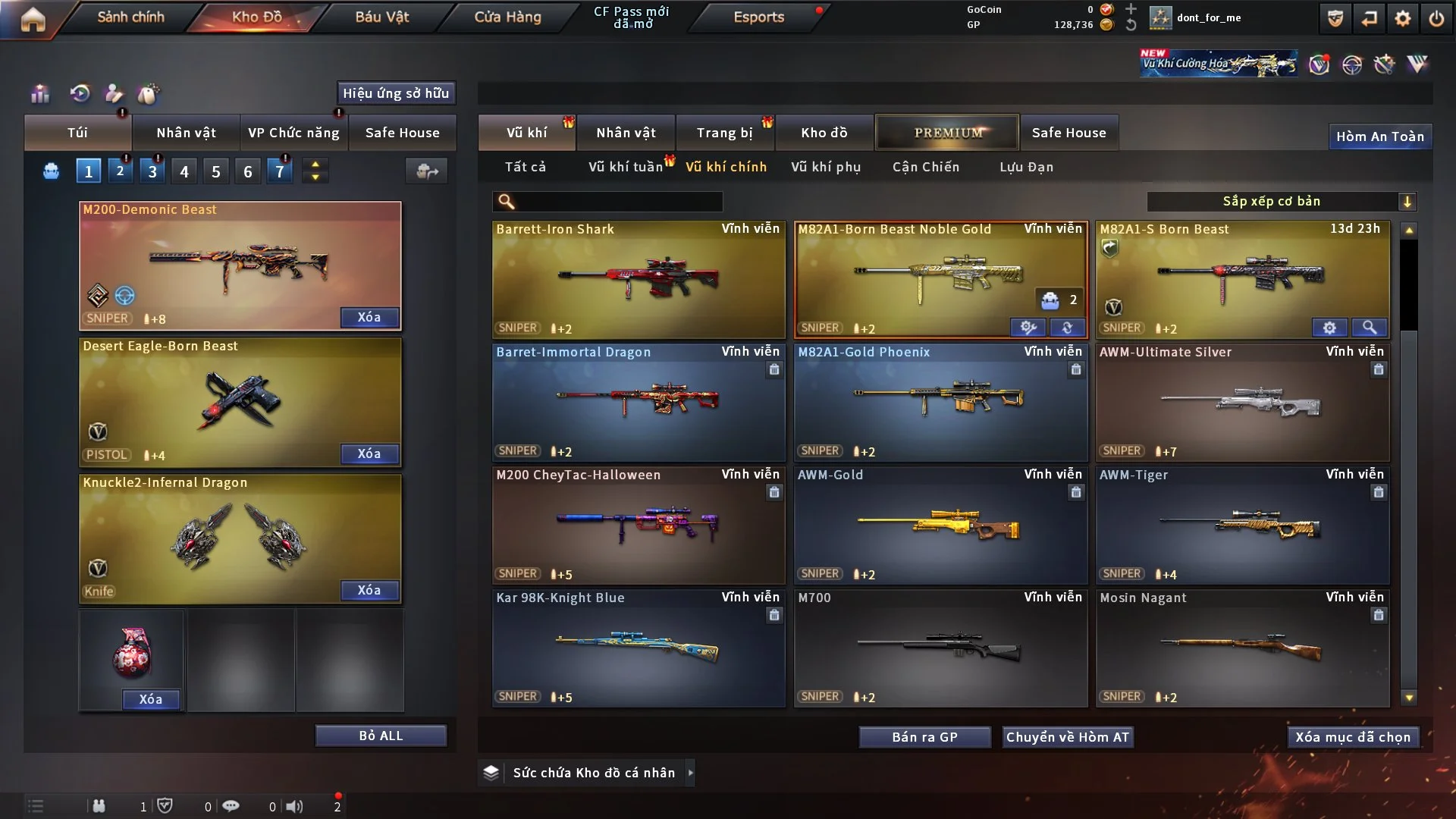The image size is (1456, 819).
Task: Click Xóa mục đã chọn button
Action: (x=1352, y=737)
